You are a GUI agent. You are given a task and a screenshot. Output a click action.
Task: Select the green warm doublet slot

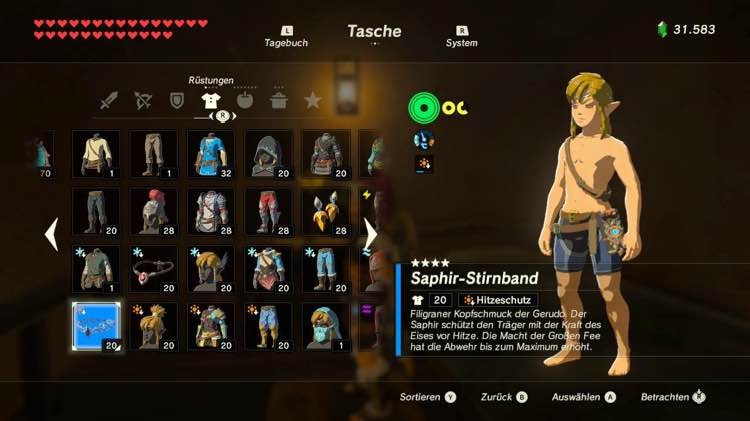pyautogui.click(x=96, y=269)
